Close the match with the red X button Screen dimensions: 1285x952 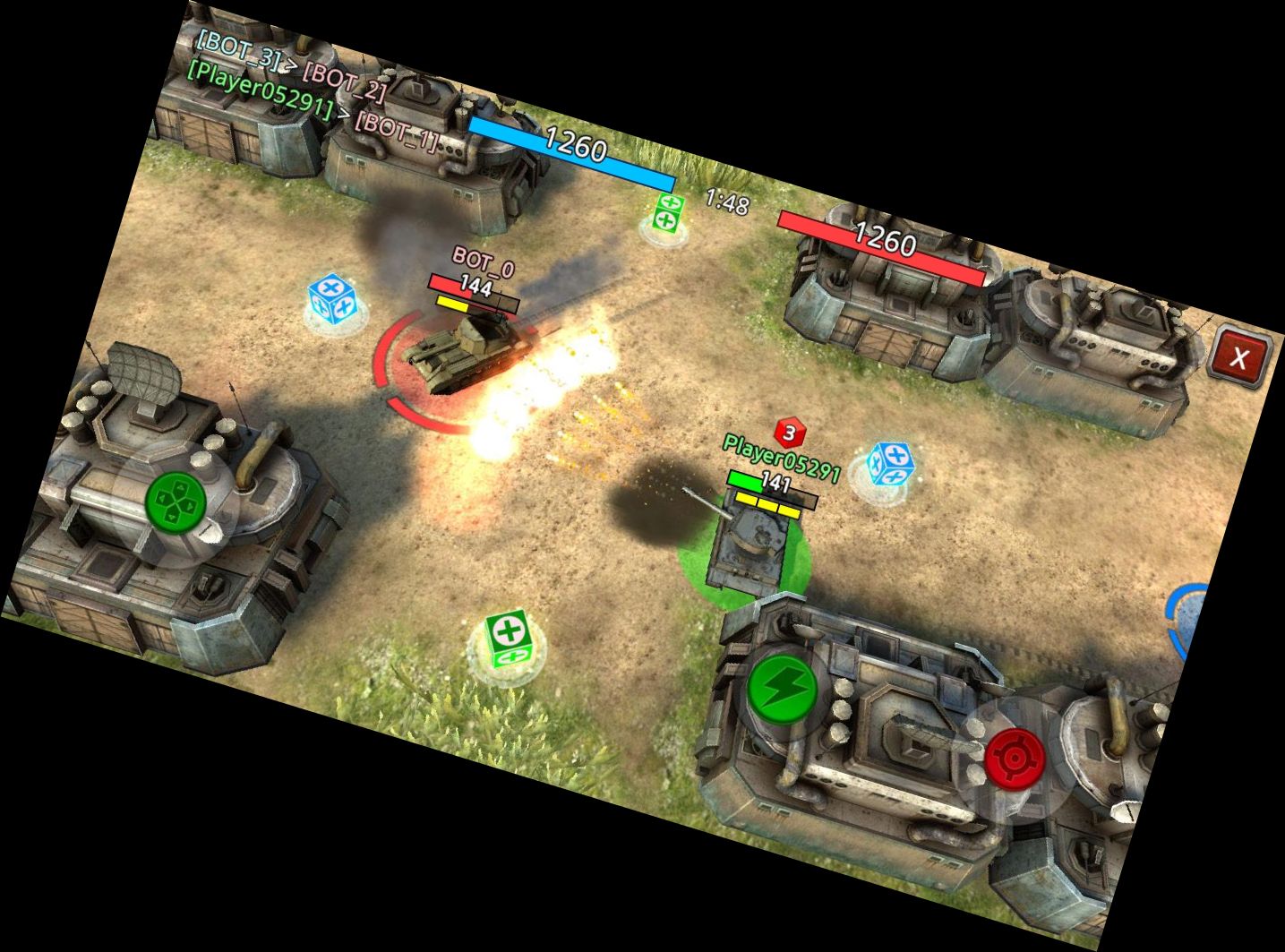coord(1240,357)
